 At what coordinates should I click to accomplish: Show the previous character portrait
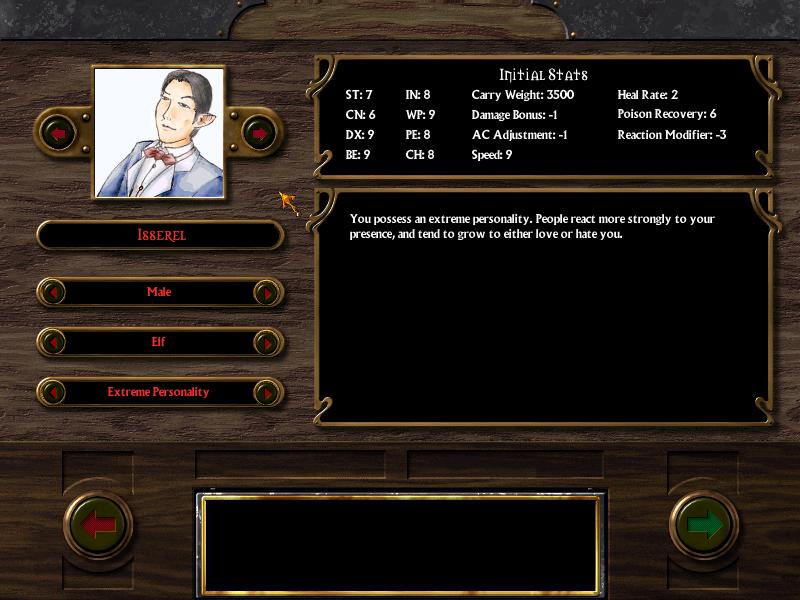58,132
